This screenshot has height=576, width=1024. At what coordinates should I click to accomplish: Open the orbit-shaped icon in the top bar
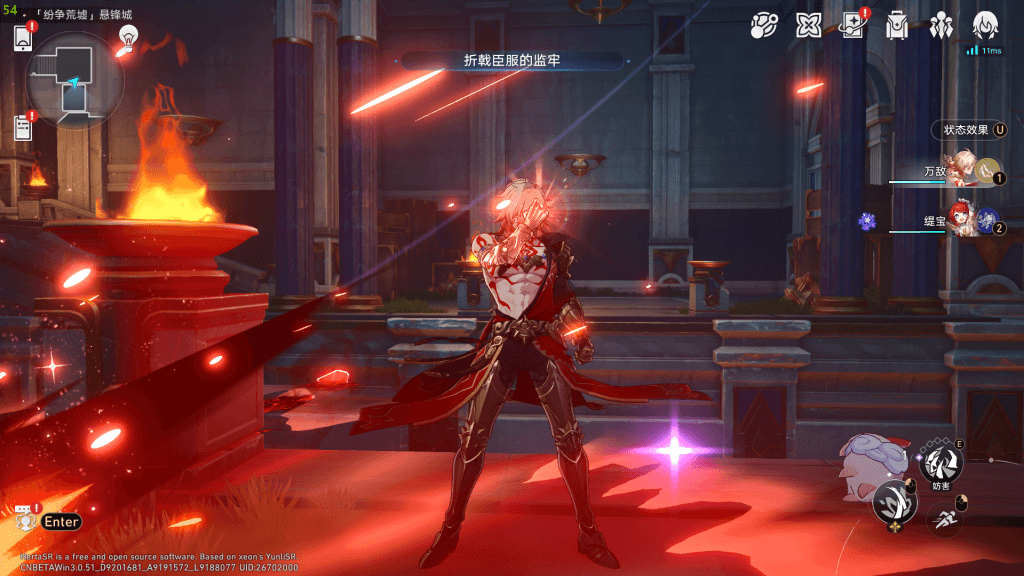(x=765, y=25)
